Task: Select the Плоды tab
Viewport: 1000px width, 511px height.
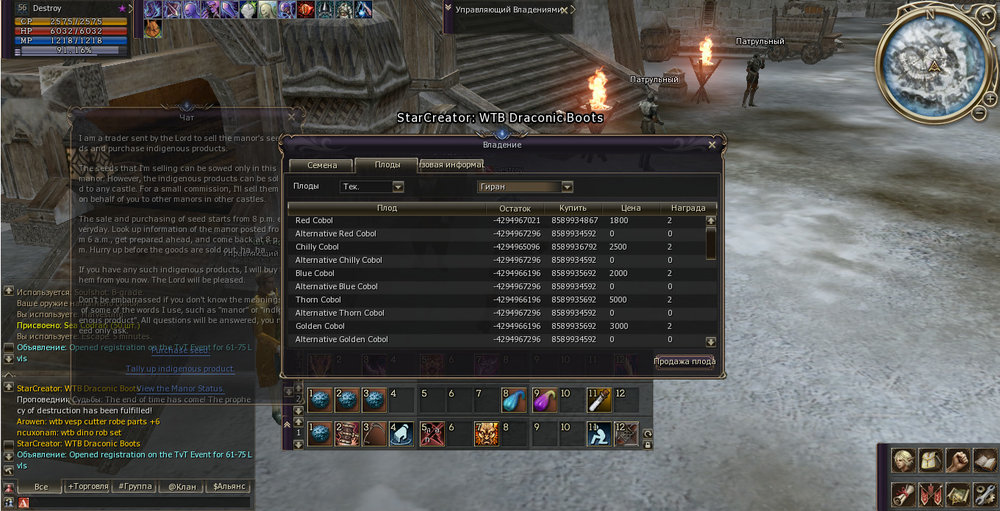Action: [x=387, y=164]
